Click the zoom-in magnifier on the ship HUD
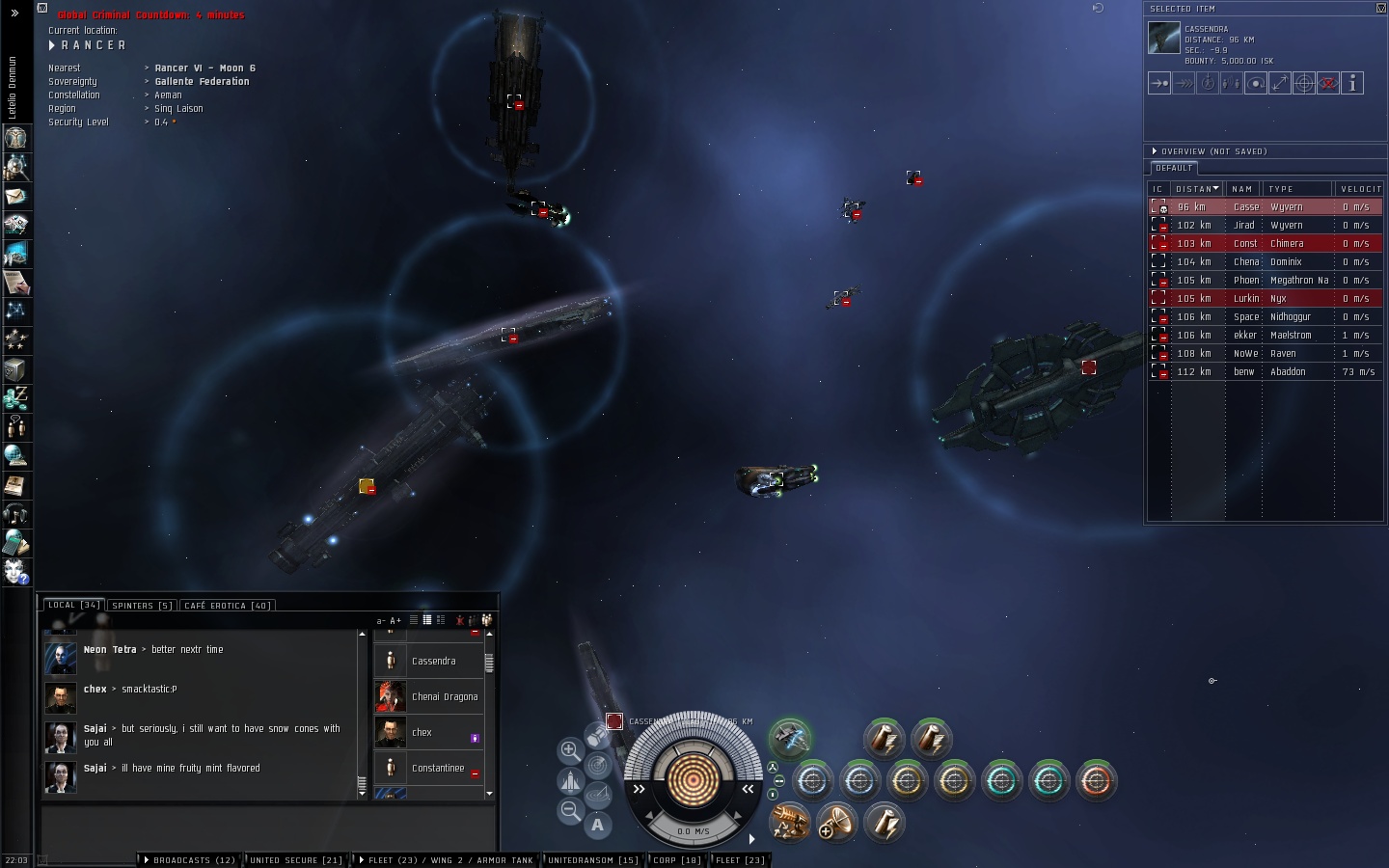 click(570, 750)
